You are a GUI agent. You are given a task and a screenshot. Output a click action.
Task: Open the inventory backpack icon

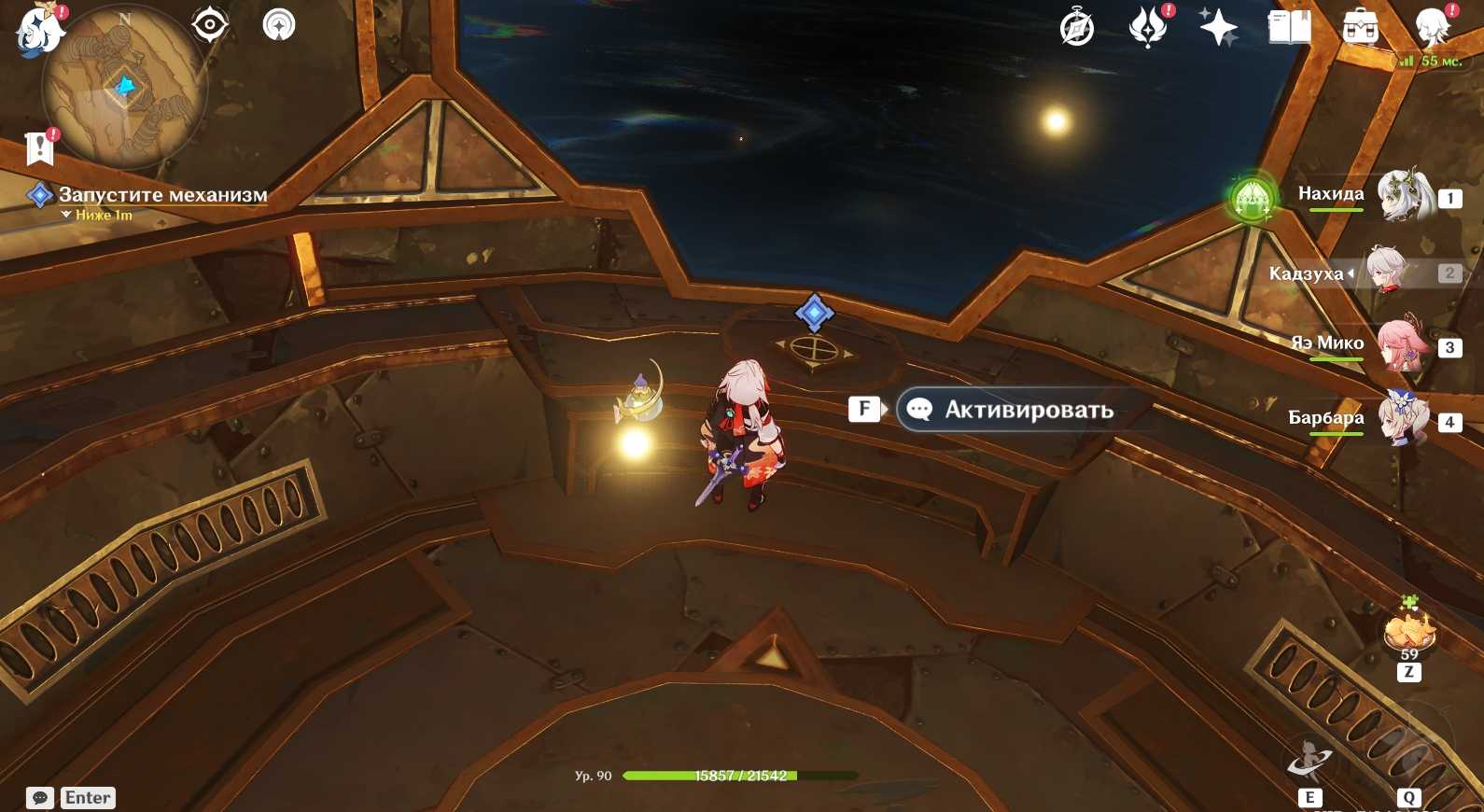click(x=1360, y=28)
